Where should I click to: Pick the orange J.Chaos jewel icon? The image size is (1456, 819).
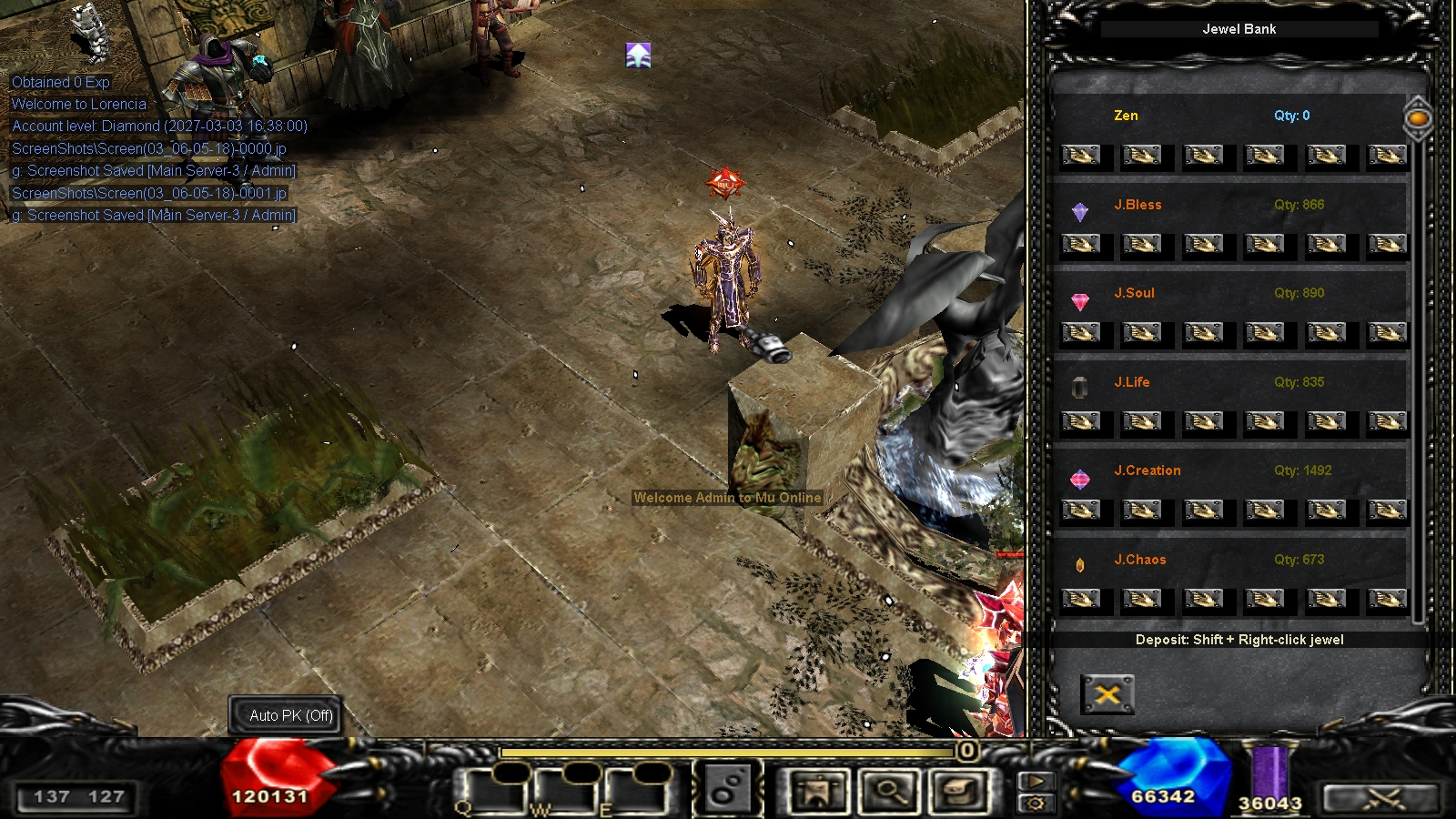(1080, 565)
